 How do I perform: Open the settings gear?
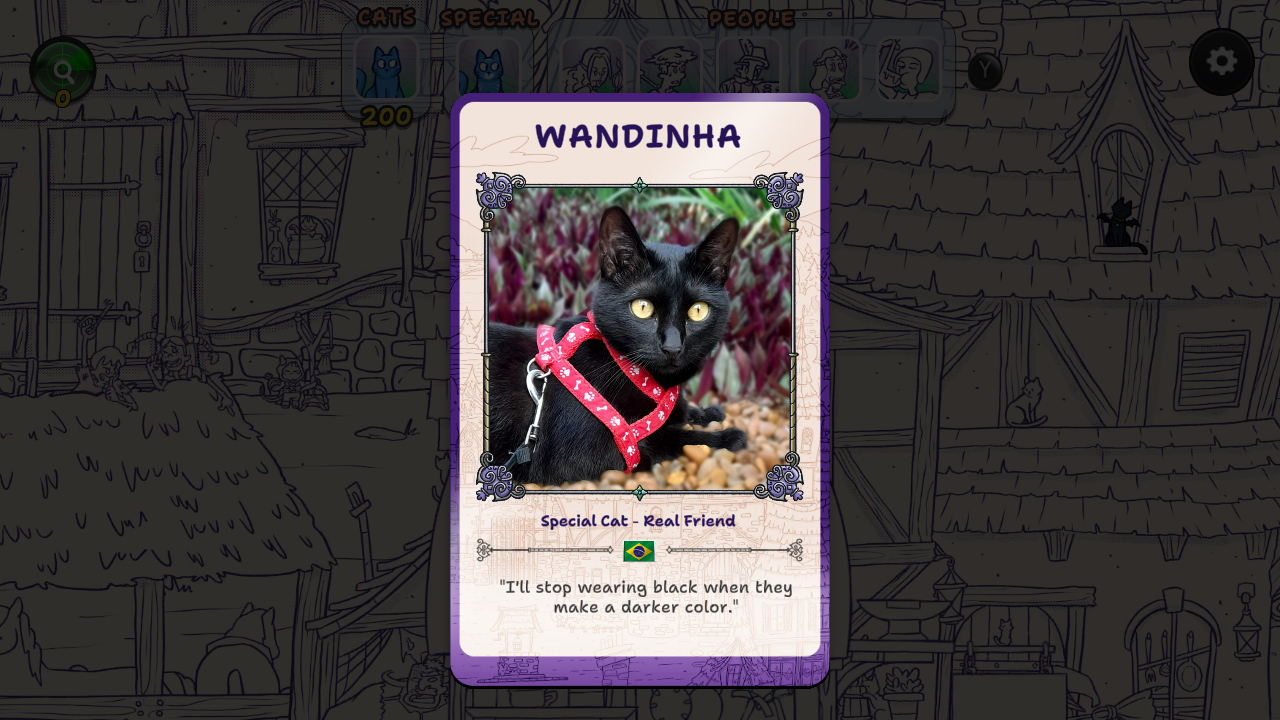coord(1221,62)
